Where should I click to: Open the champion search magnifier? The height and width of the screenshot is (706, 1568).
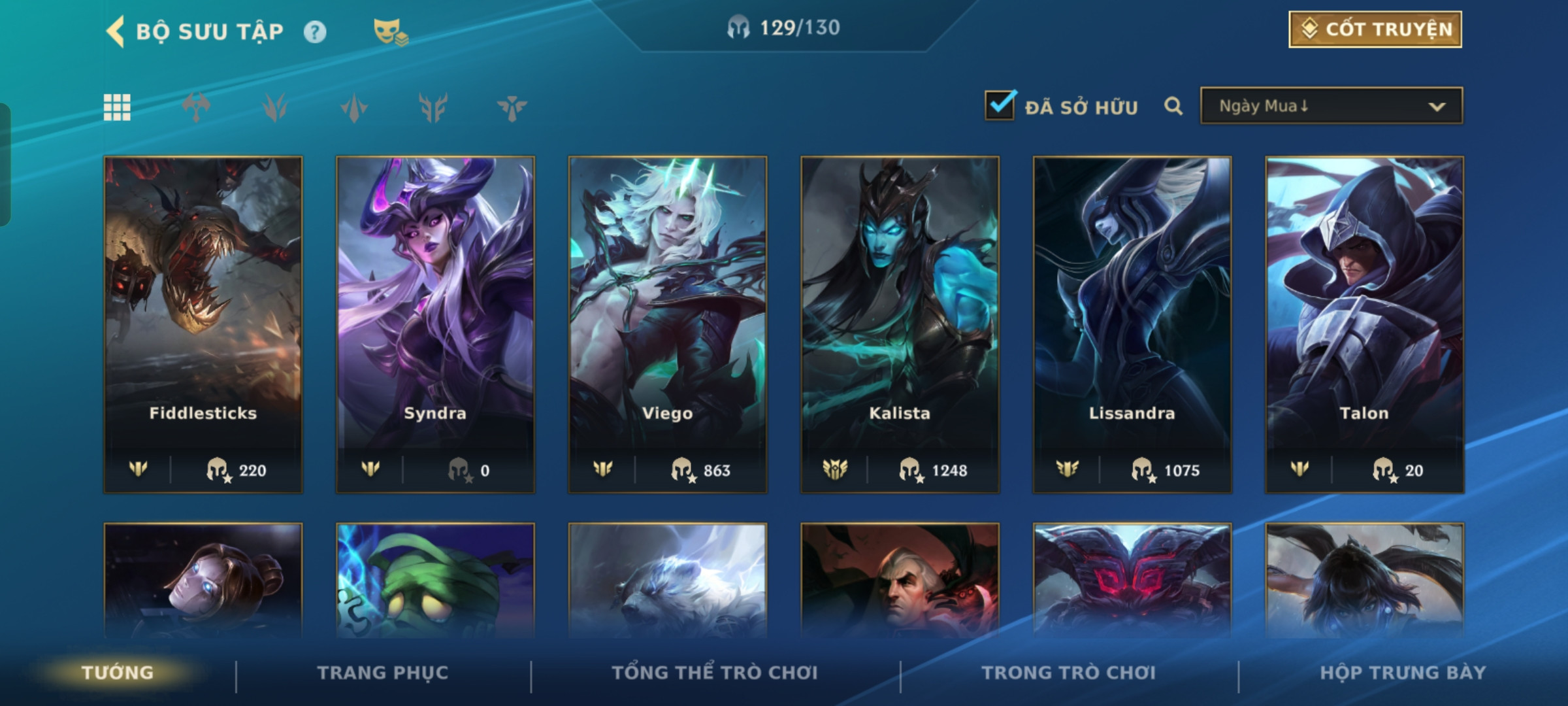[x=1173, y=106]
